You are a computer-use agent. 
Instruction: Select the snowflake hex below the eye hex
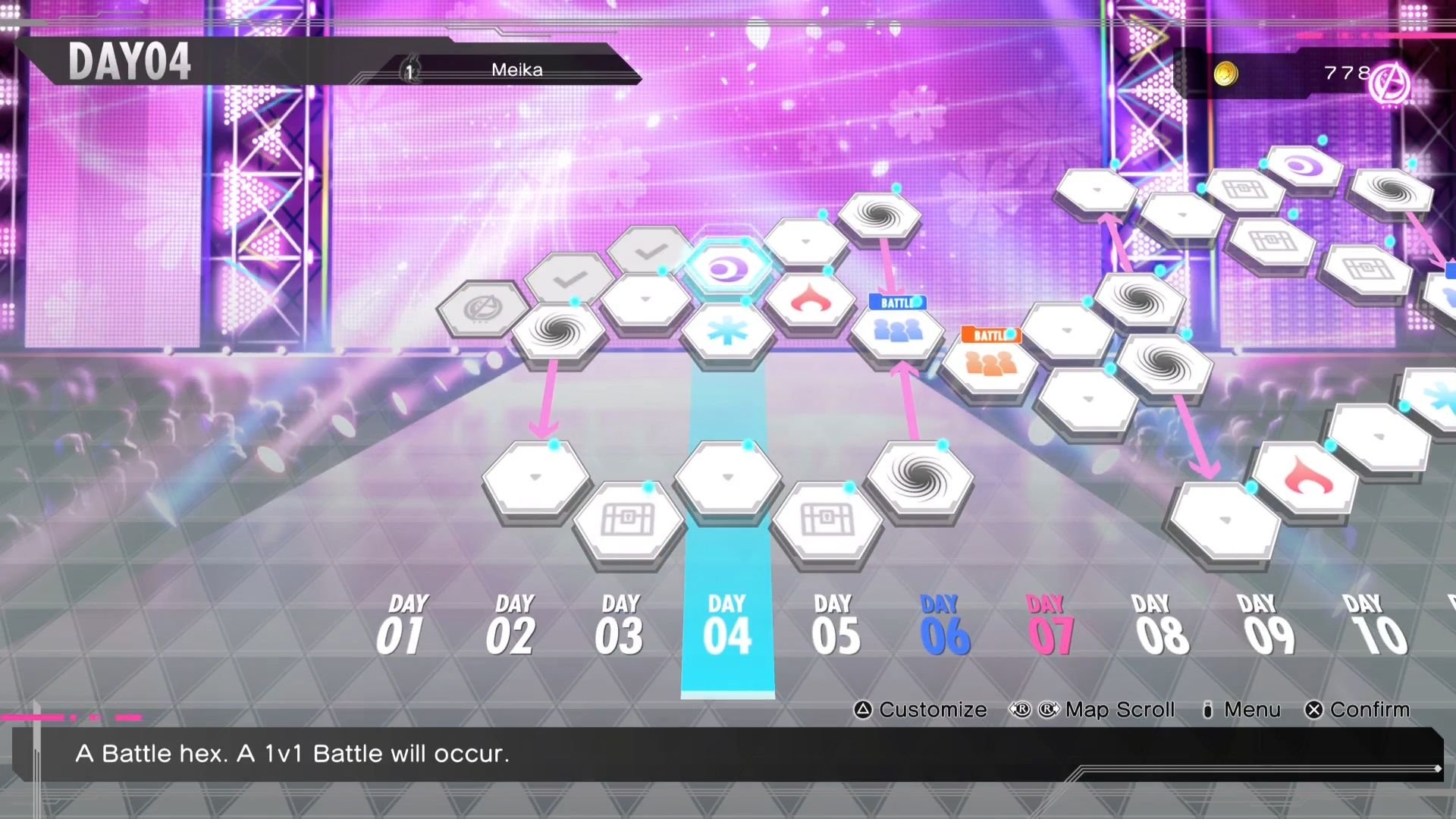pyautogui.click(x=730, y=331)
